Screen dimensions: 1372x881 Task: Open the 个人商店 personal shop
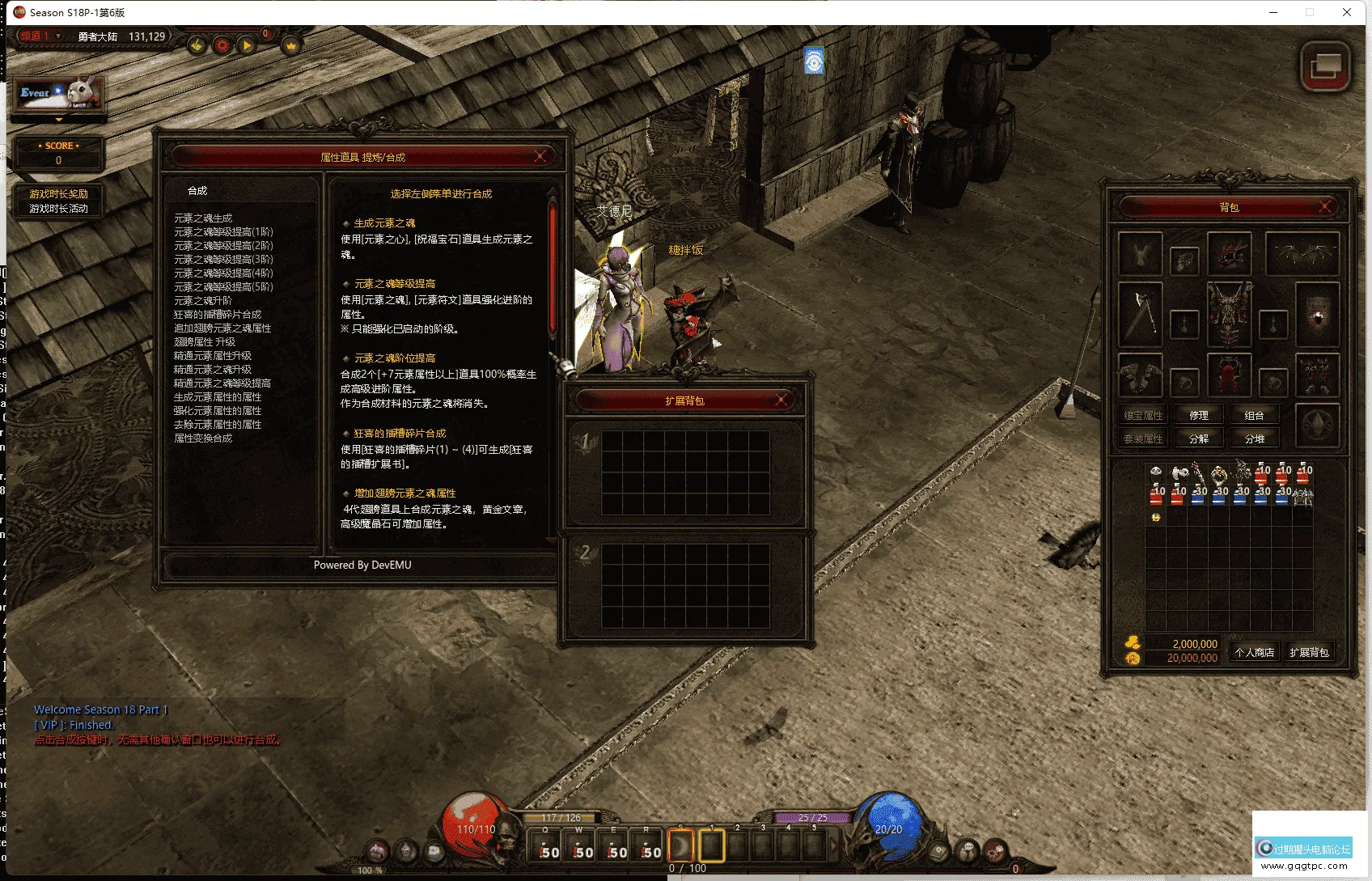tap(1254, 653)
